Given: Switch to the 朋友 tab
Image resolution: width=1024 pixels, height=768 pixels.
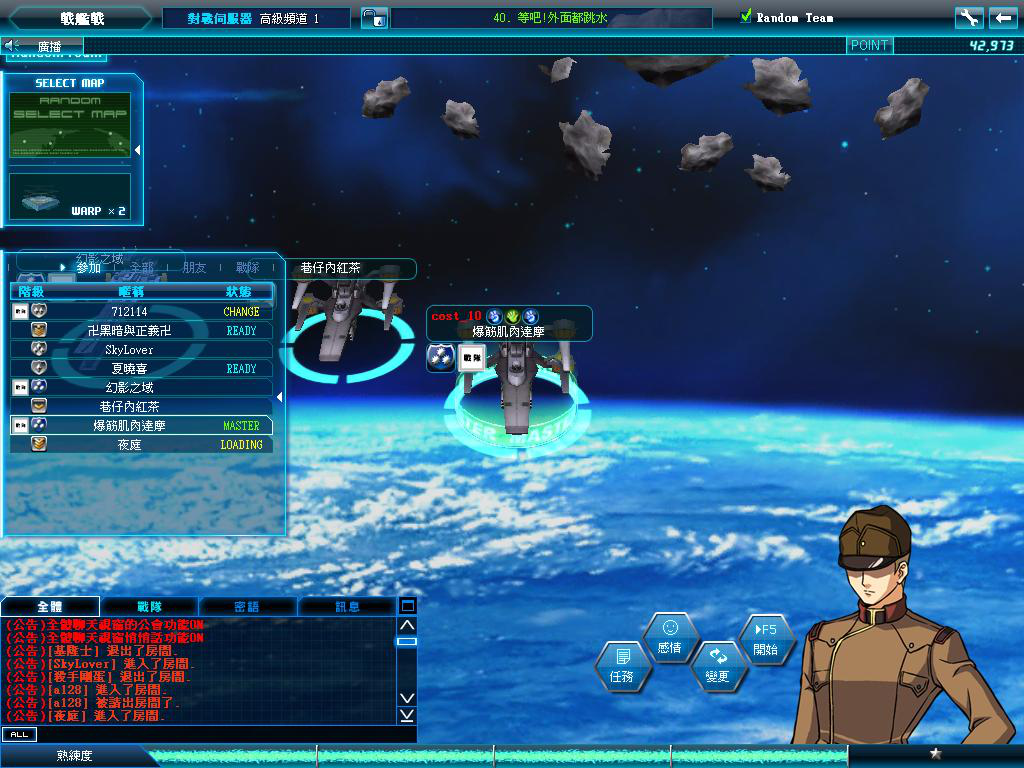Looking at the screenshot, I should [195, 268].
